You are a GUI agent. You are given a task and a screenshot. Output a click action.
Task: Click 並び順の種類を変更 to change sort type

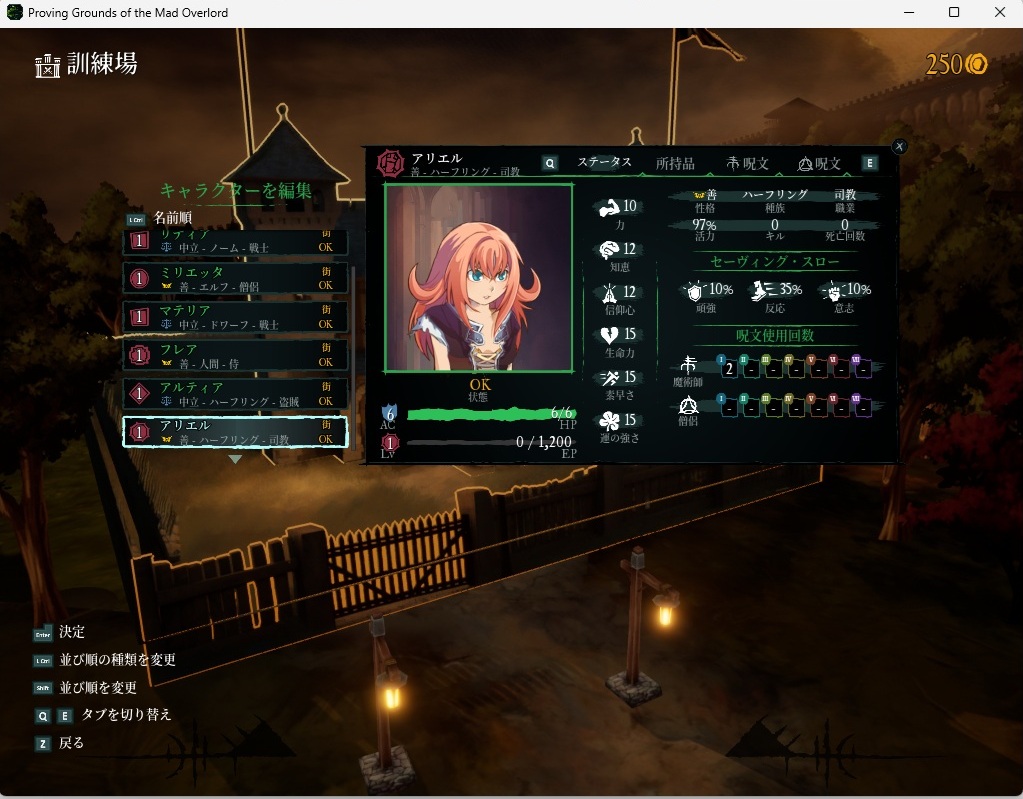117,660
